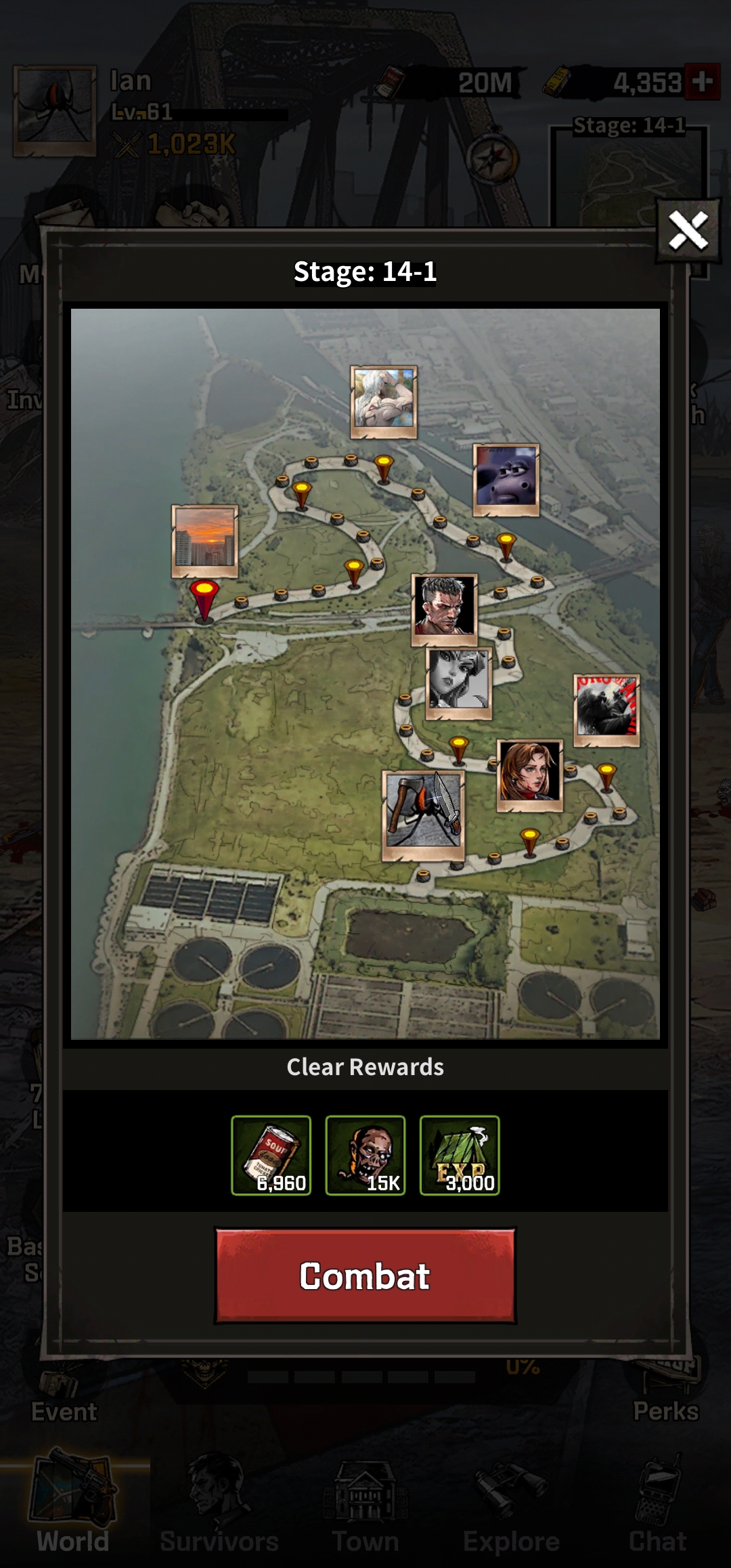Tap the red-haired woman portrait
The image size is (731, 1568).
530,773
